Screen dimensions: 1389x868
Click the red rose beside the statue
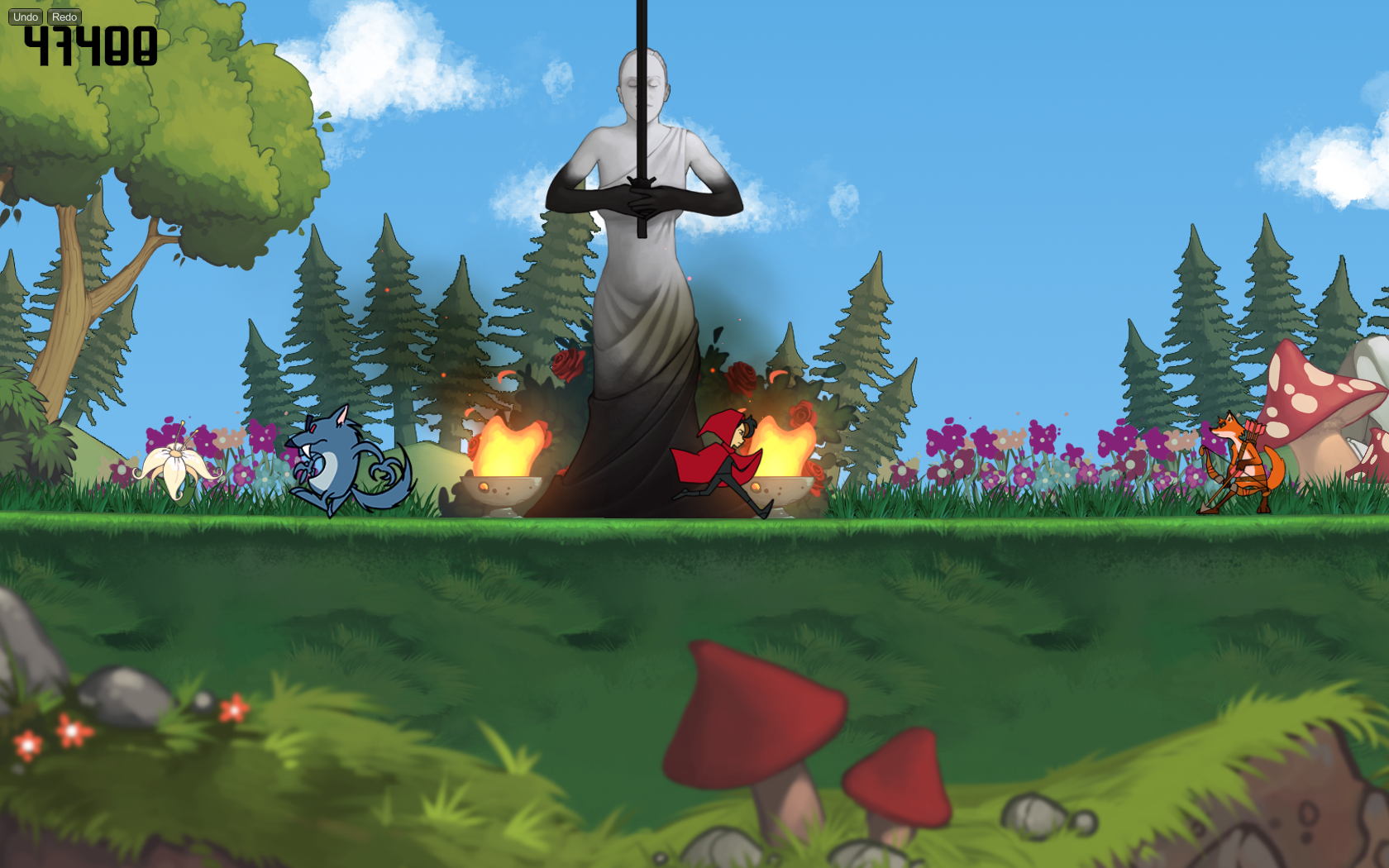coord(566,364)
